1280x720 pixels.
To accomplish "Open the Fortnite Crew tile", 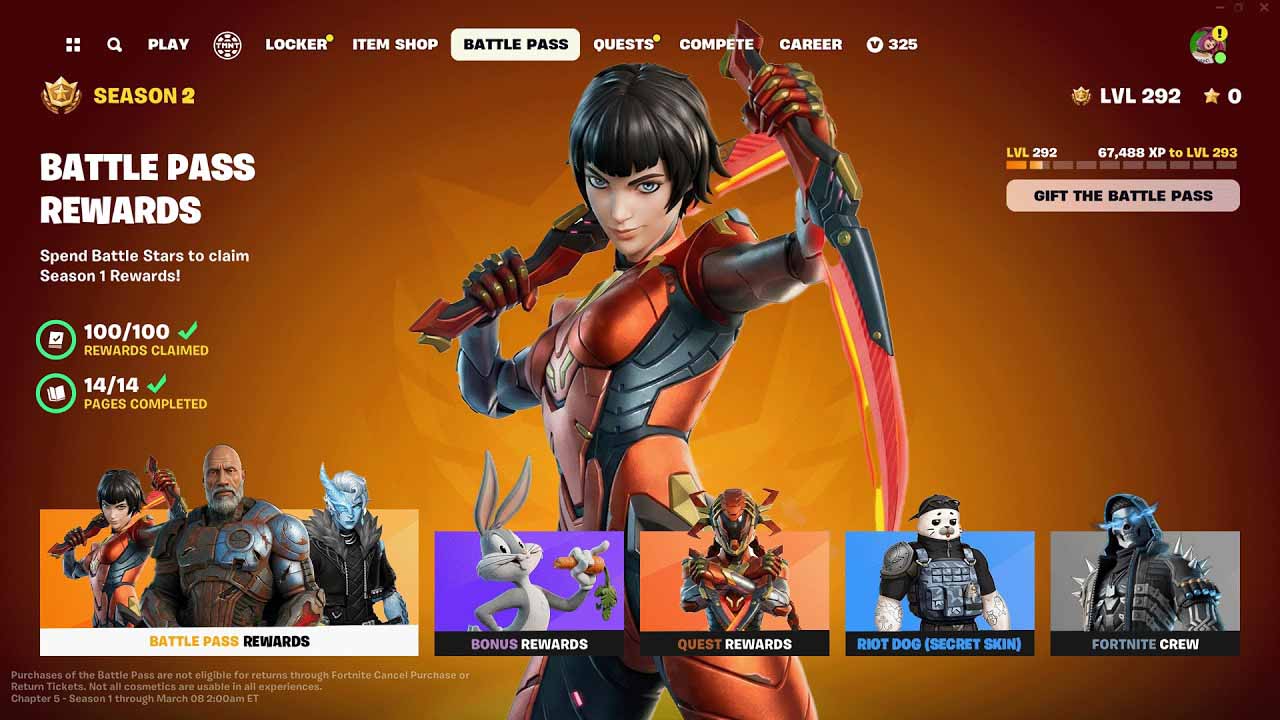I will tap(1145, 593).
